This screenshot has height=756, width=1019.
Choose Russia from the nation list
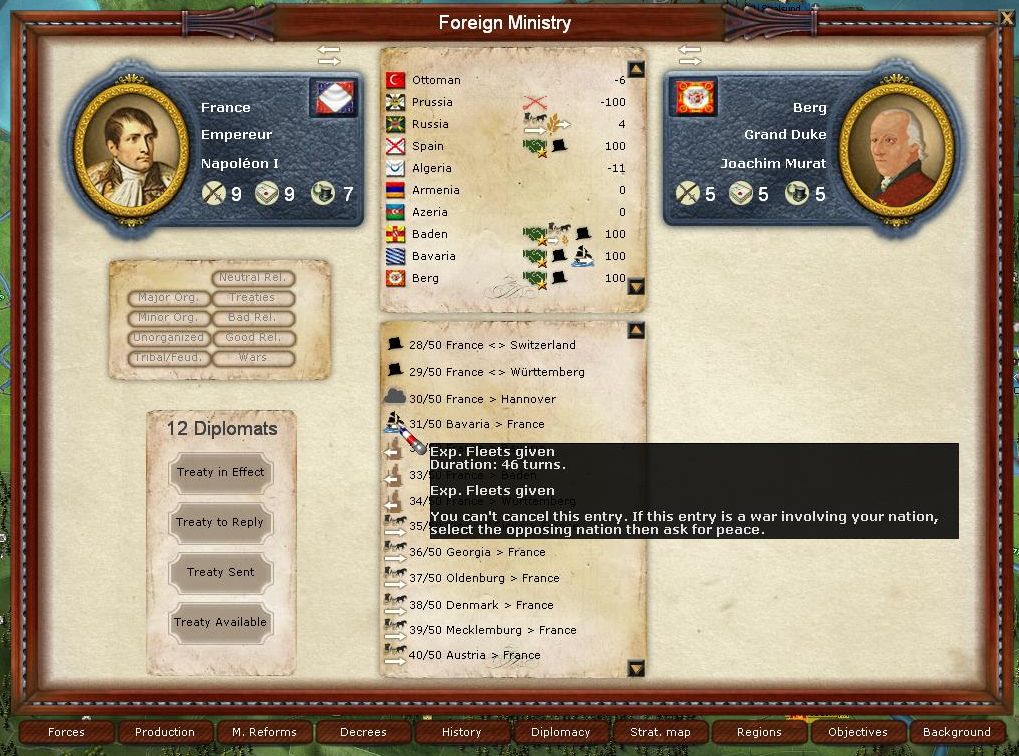(430, 124)
